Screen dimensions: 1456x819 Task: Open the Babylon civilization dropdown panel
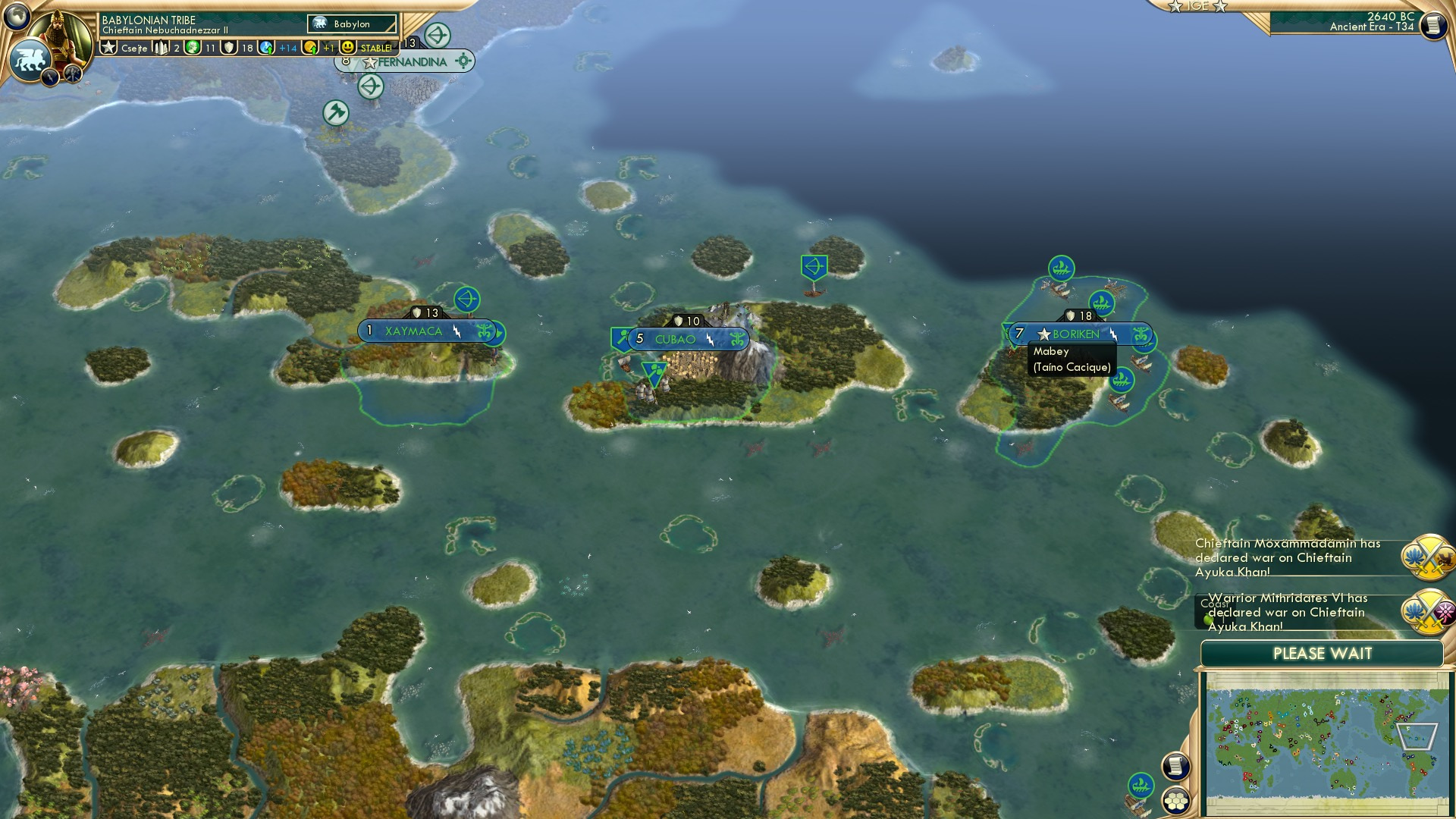point(351,24)
